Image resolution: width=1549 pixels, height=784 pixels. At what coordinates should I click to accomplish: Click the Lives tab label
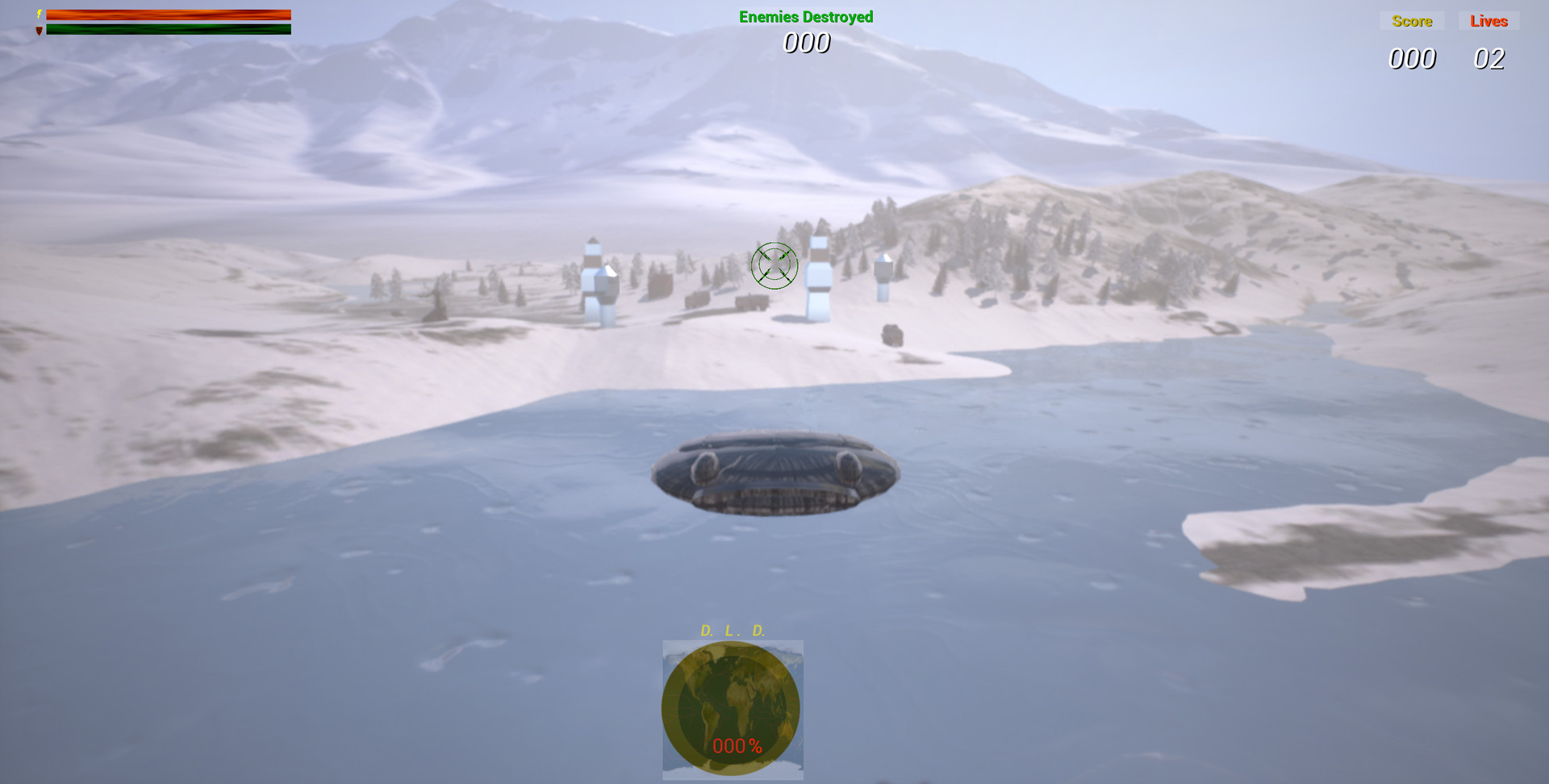(x=1488, y=21)
